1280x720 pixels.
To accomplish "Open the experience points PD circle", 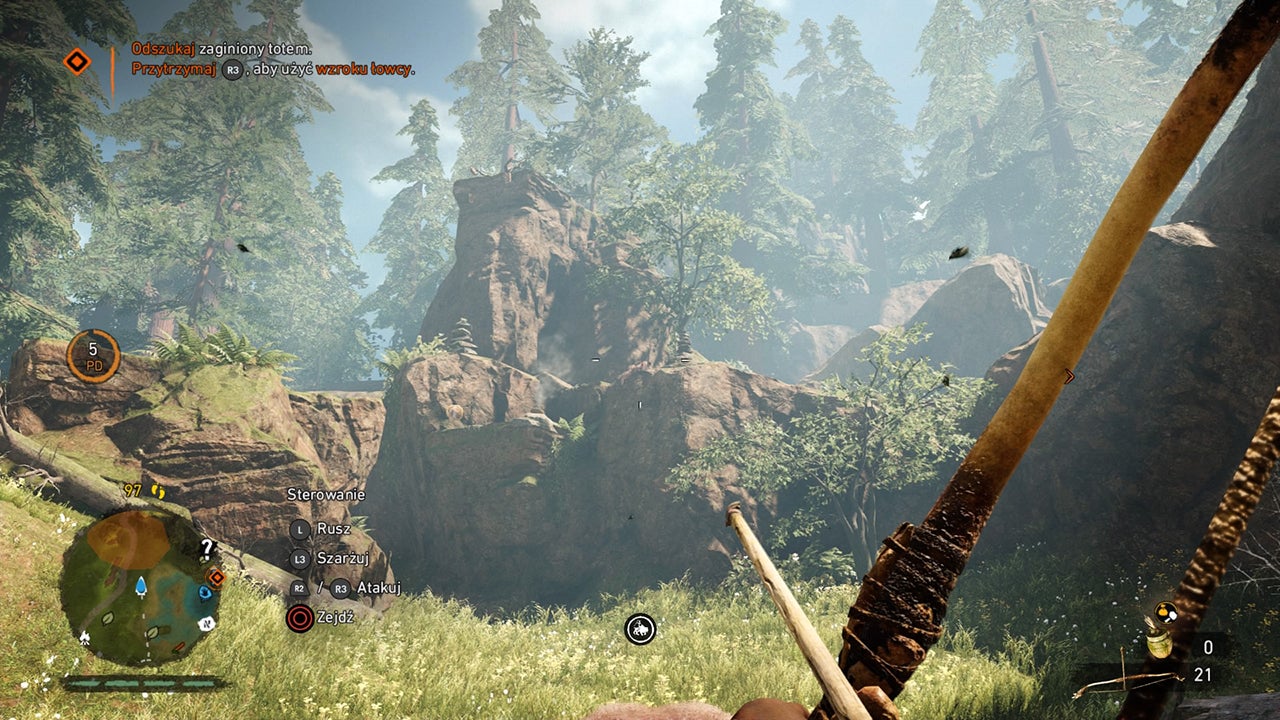I will click(93, 356).
